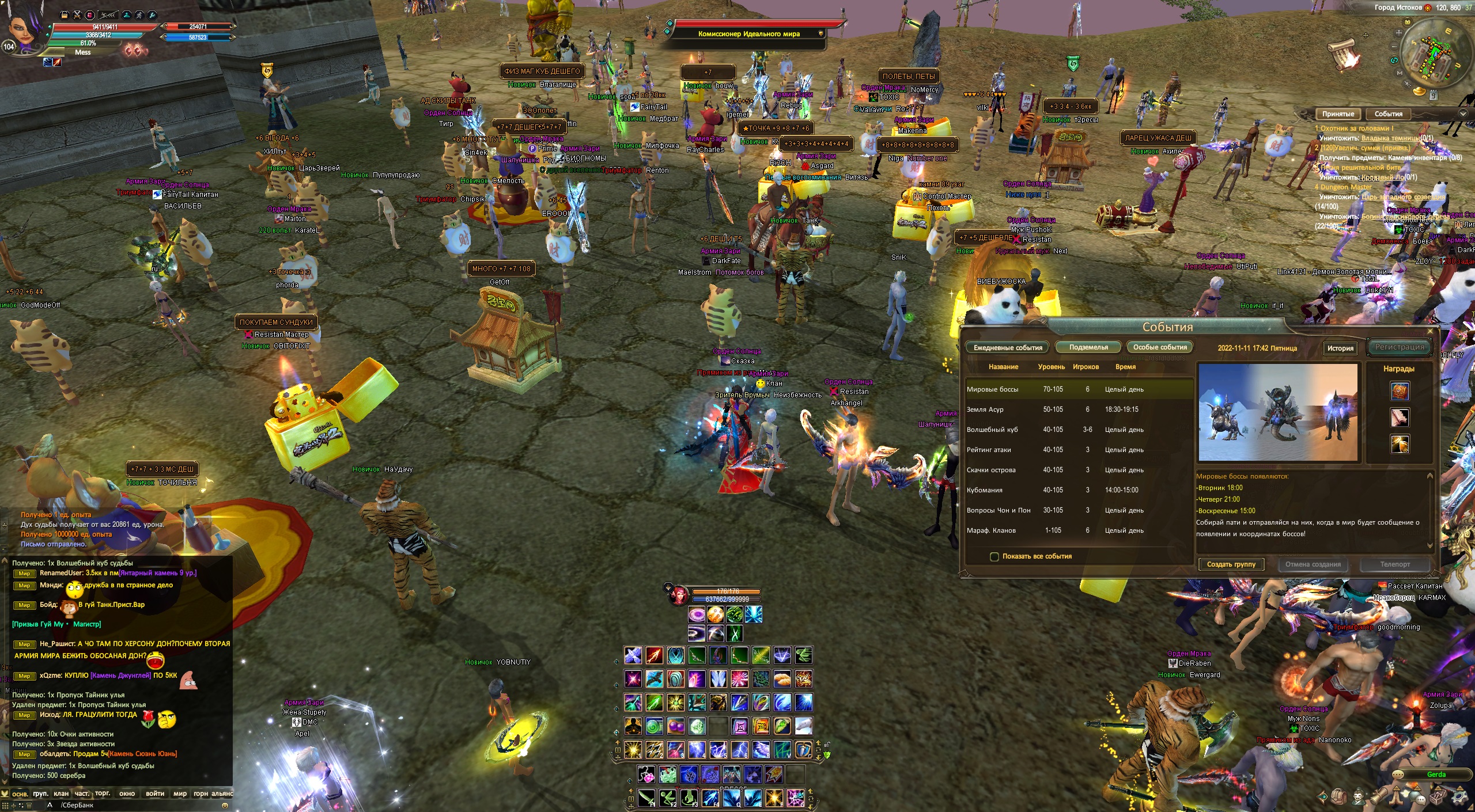Image resolution: width=1475 pixels, height=812 pixels.
Task: Click the Создать группу button
Action: point(1231,564)
